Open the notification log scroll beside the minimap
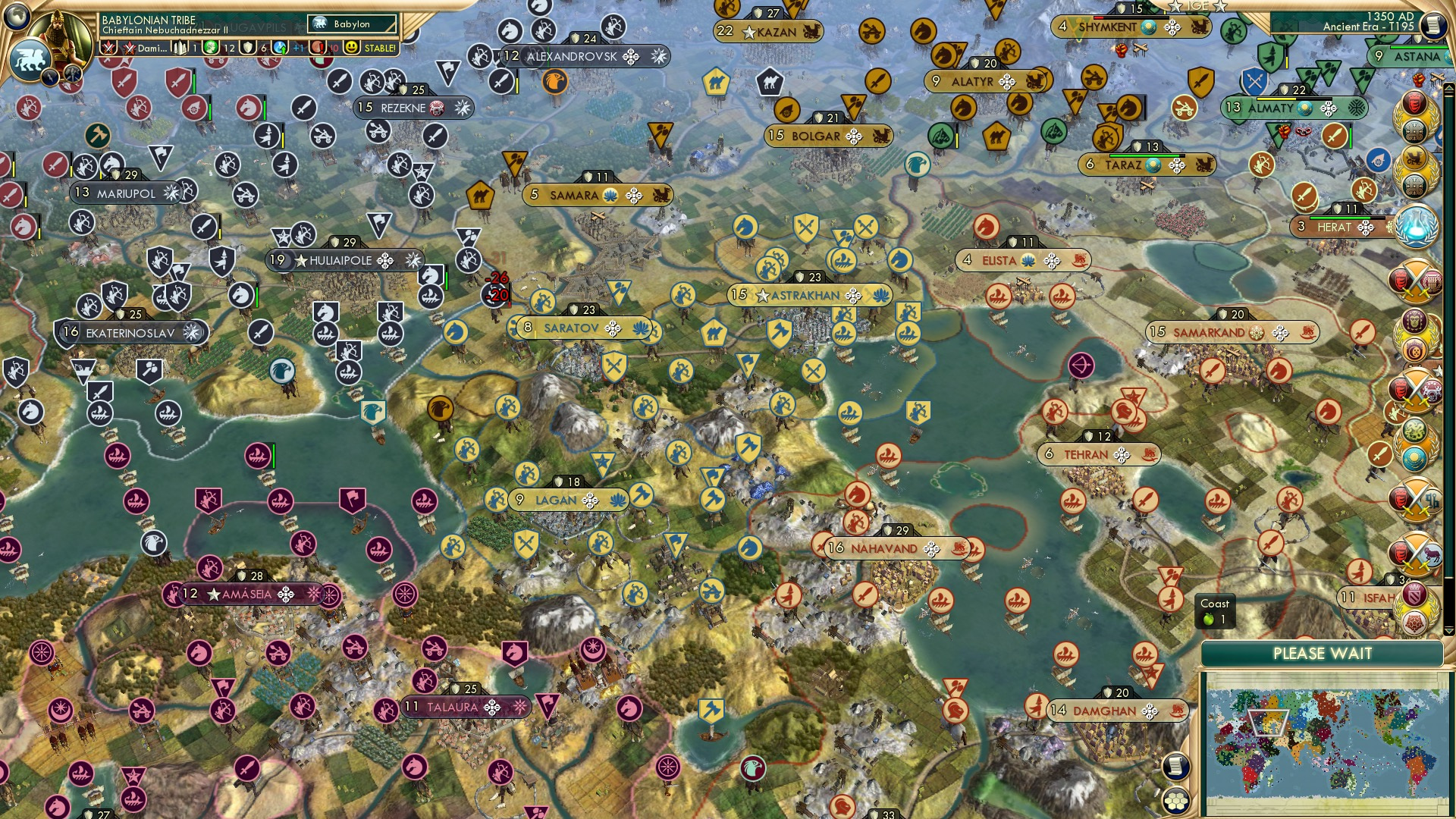This screenshot has width=1456, height=819. coord(1175,764)
